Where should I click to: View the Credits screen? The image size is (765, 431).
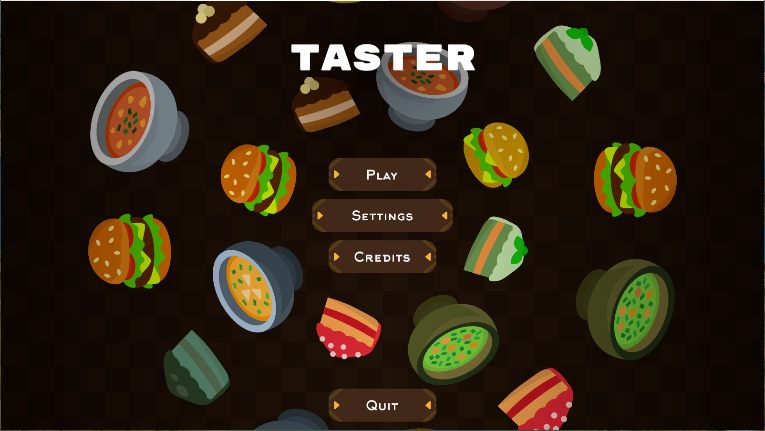pyautogui.click(x=382, y=257)
